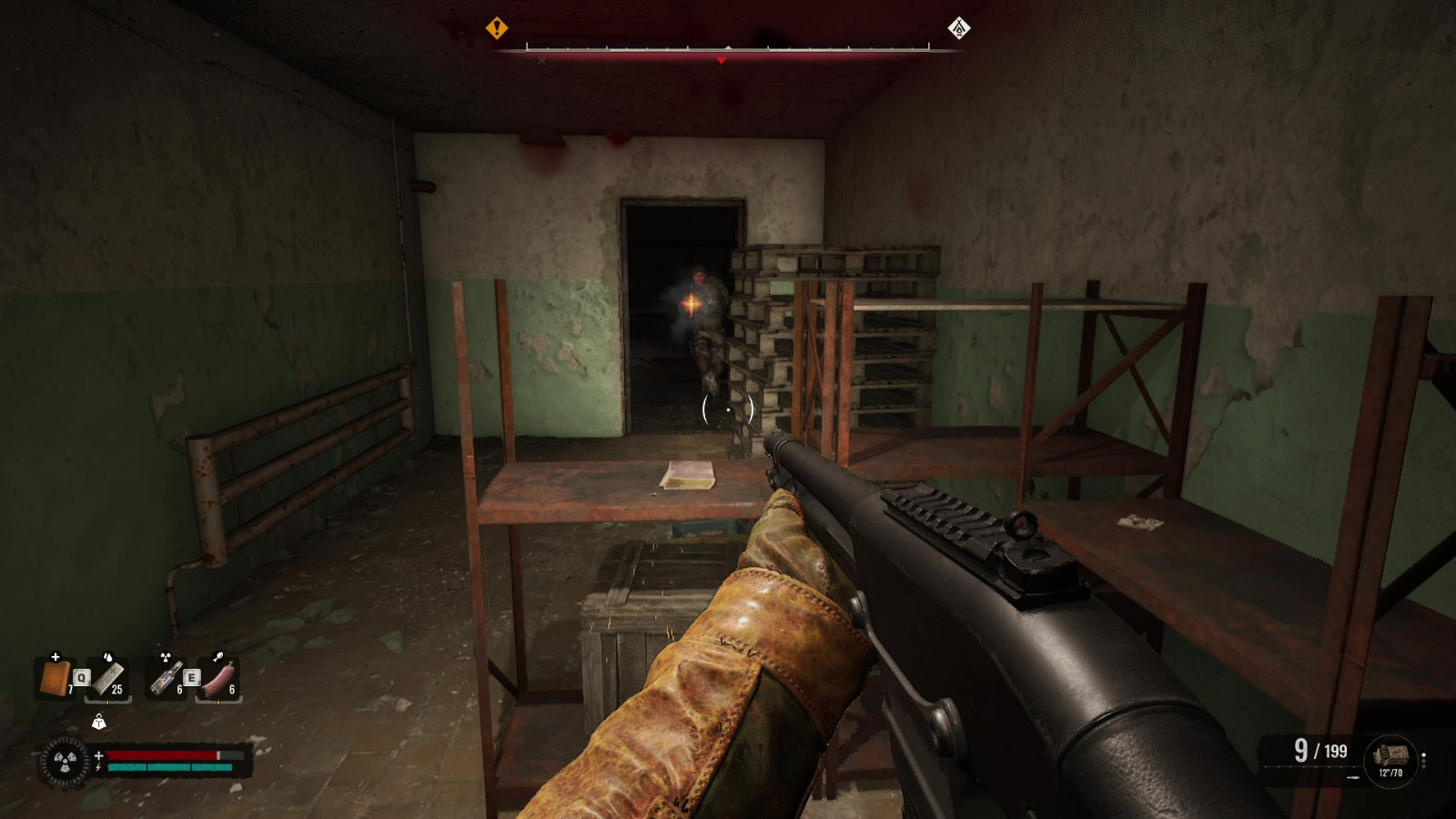
Task: Open the 12"/70 ammo selector circle
Action: click(x=1392, y=760)
